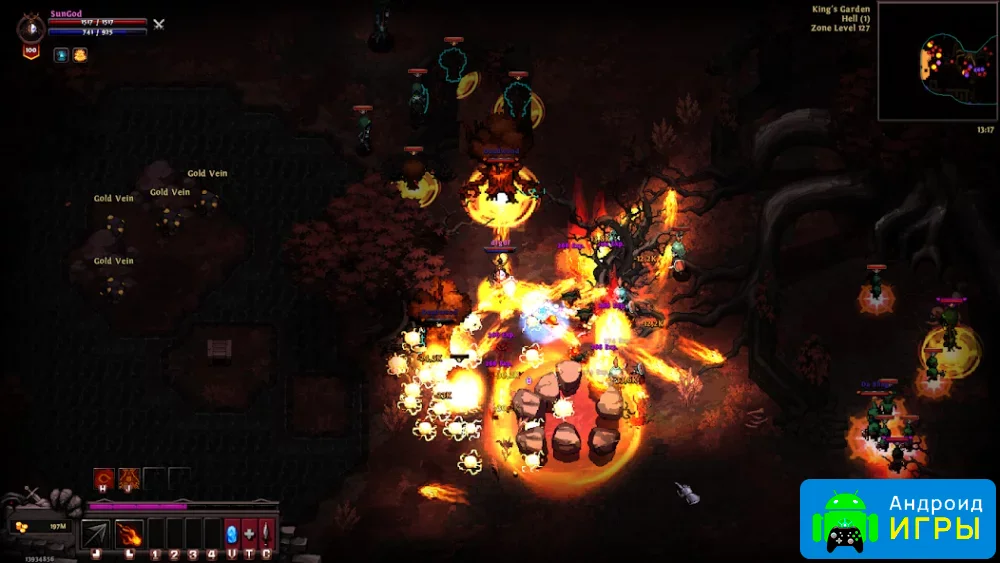The image size is (1000, 563).
Task: Trigger the orange winged emblem ability icon
Action: click(x=128, y=479)
